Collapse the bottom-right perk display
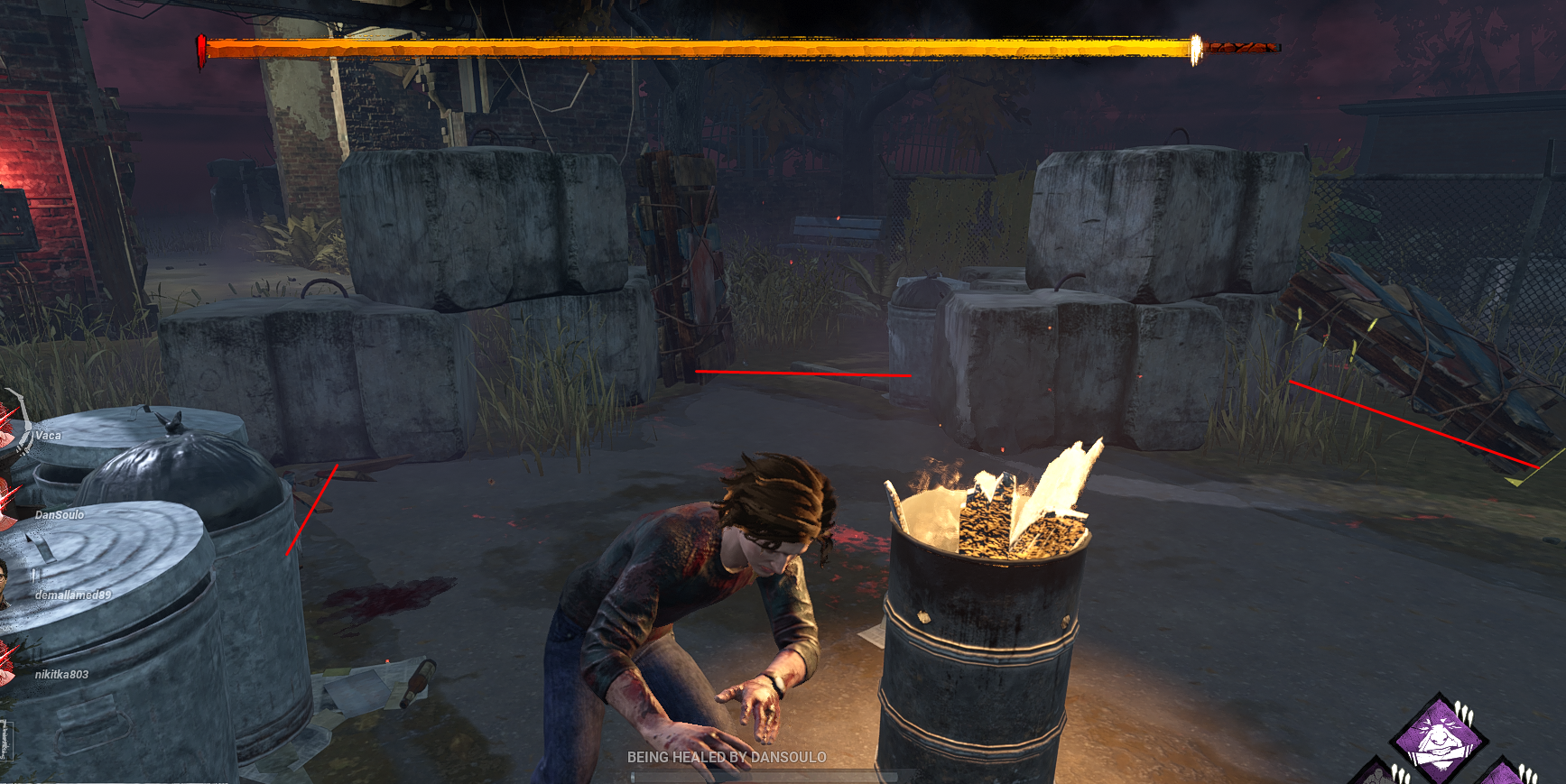This screenshot has width=1566, height=784. 1439,735
